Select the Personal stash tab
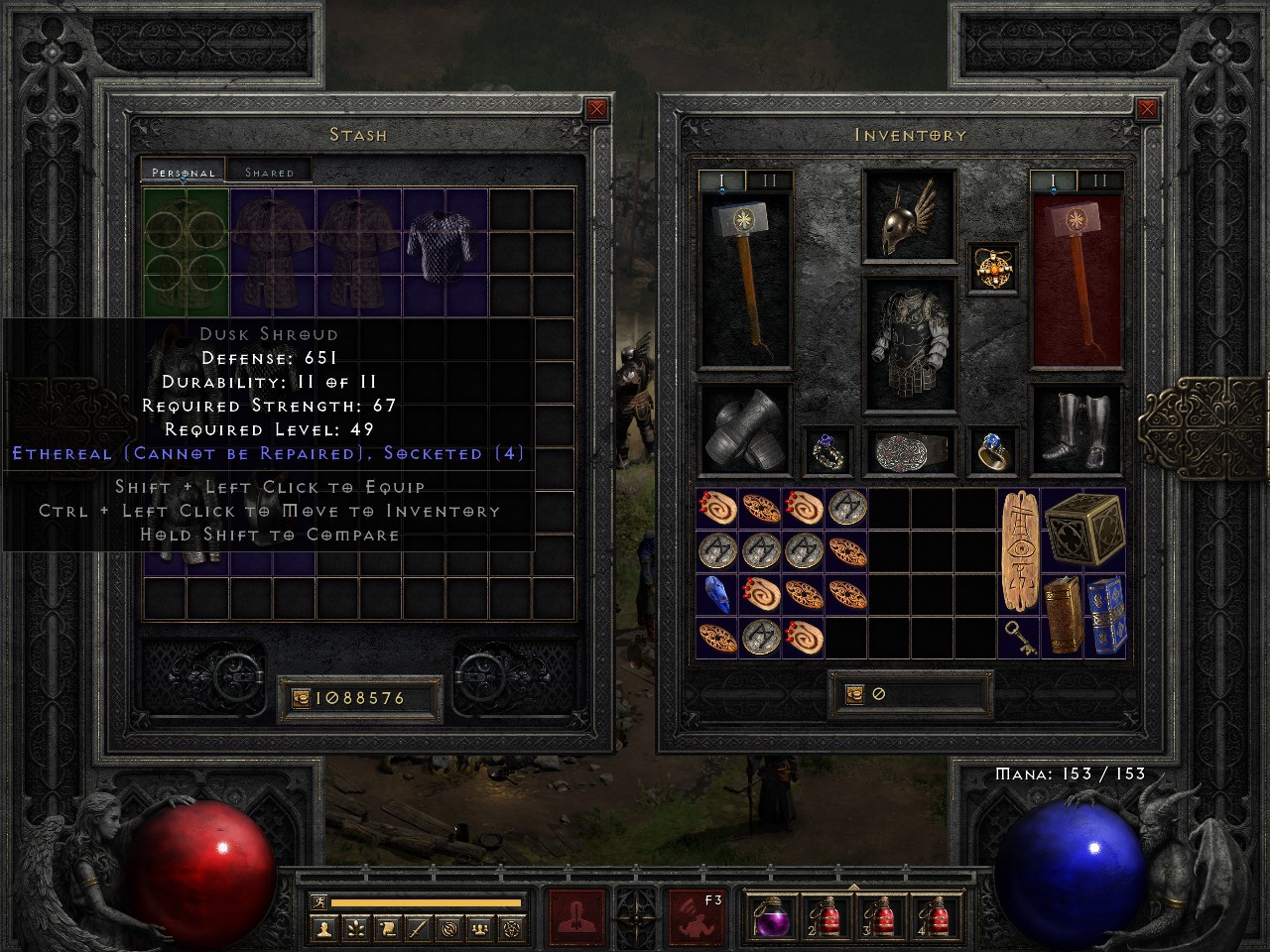Viewport: 1270px width, 952px height. [x=182, y=172]
